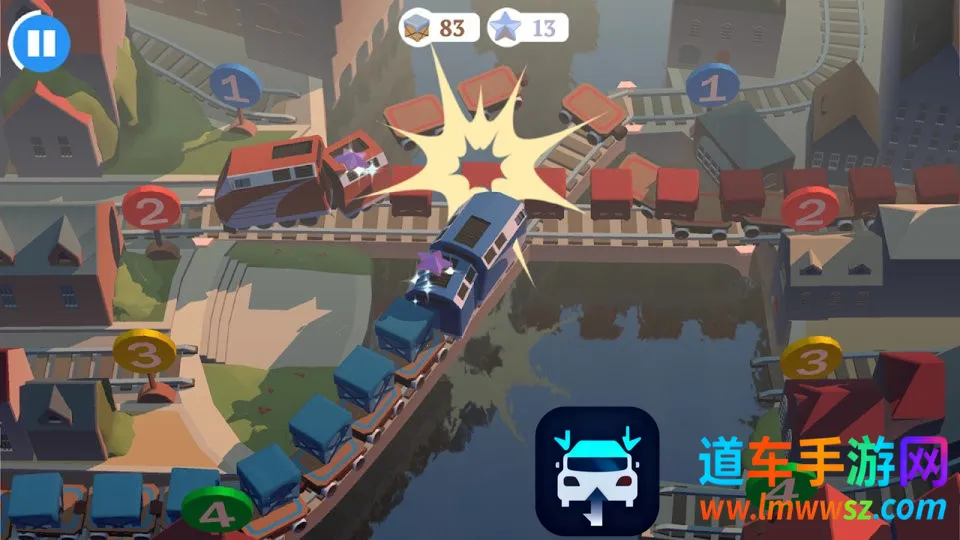Pause the game with the pause button
The width and height of the screenshot is (960, 540).
(x=40, y=42)
